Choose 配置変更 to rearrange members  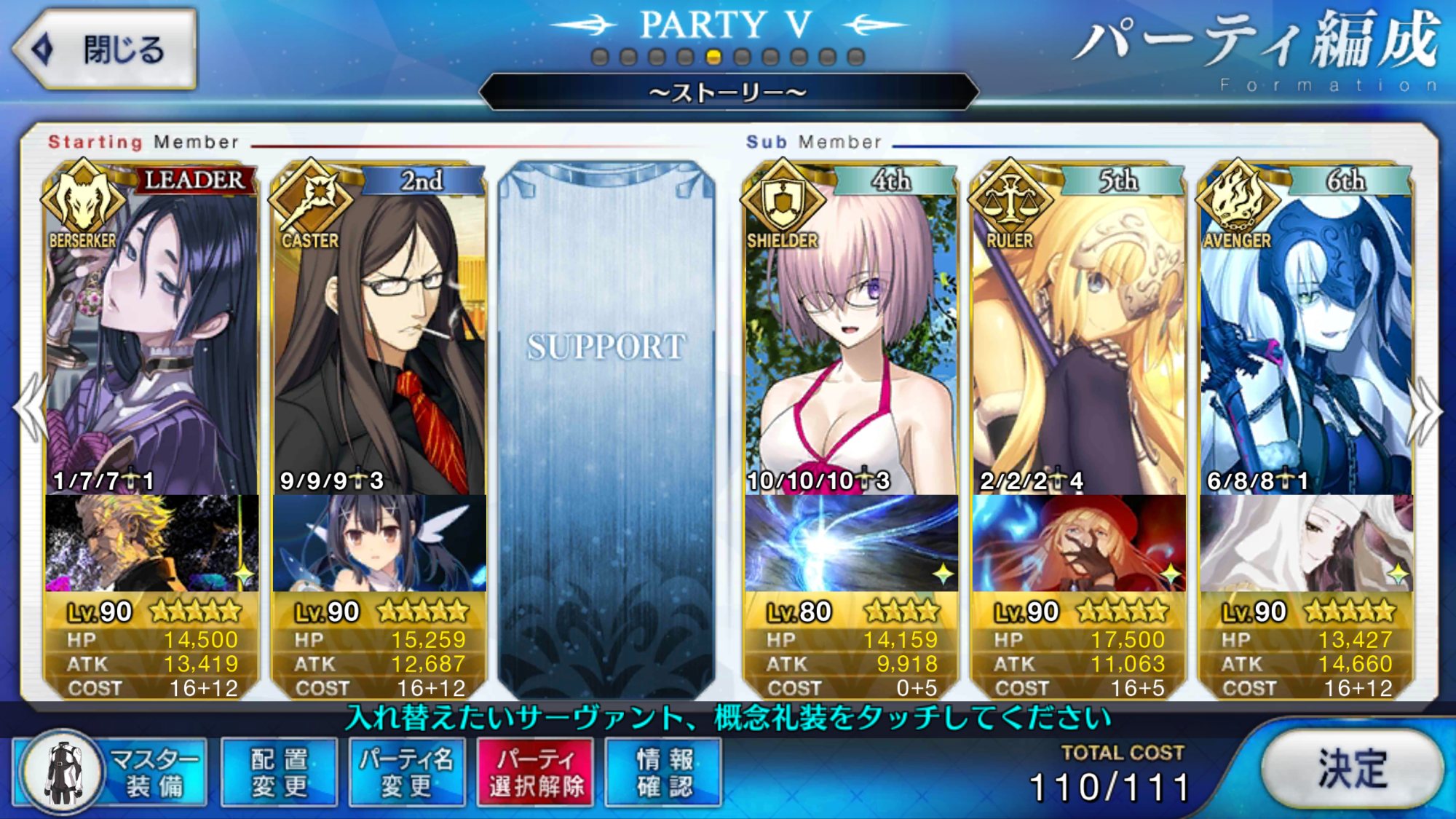[280, 772]
